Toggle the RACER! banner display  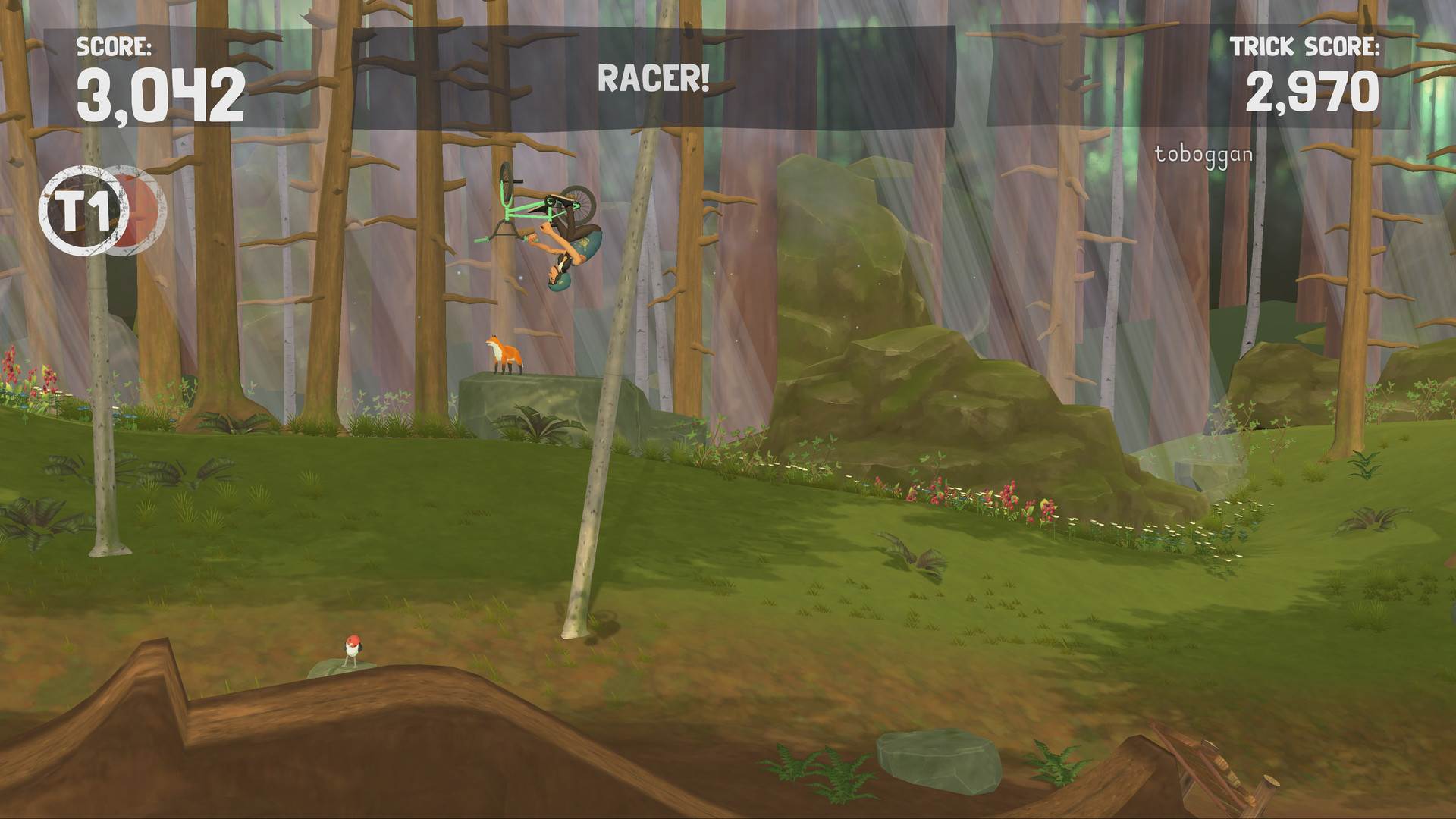click(x=654, y=77)
